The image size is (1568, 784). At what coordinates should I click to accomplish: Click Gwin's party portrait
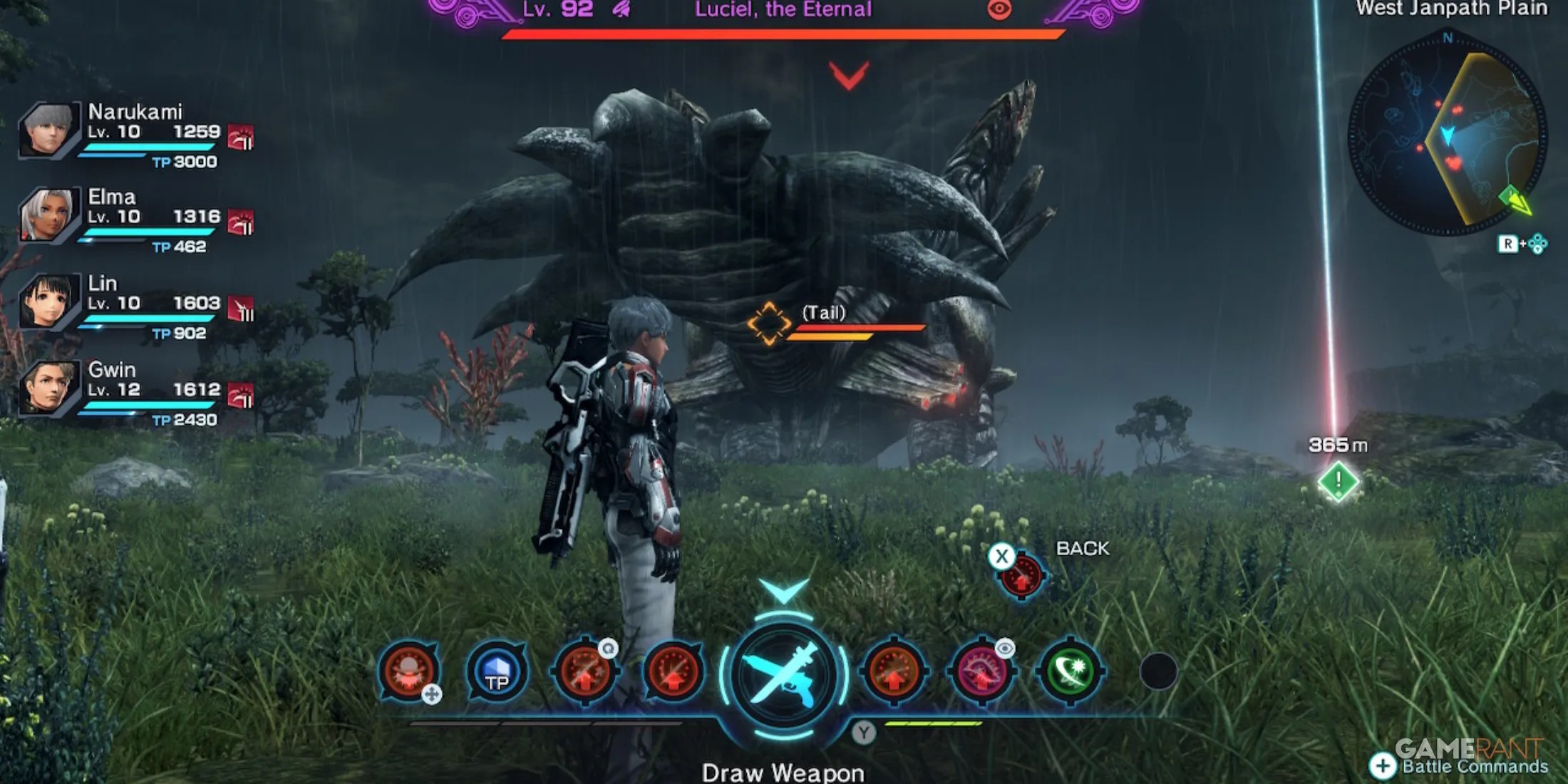[48, 388]
